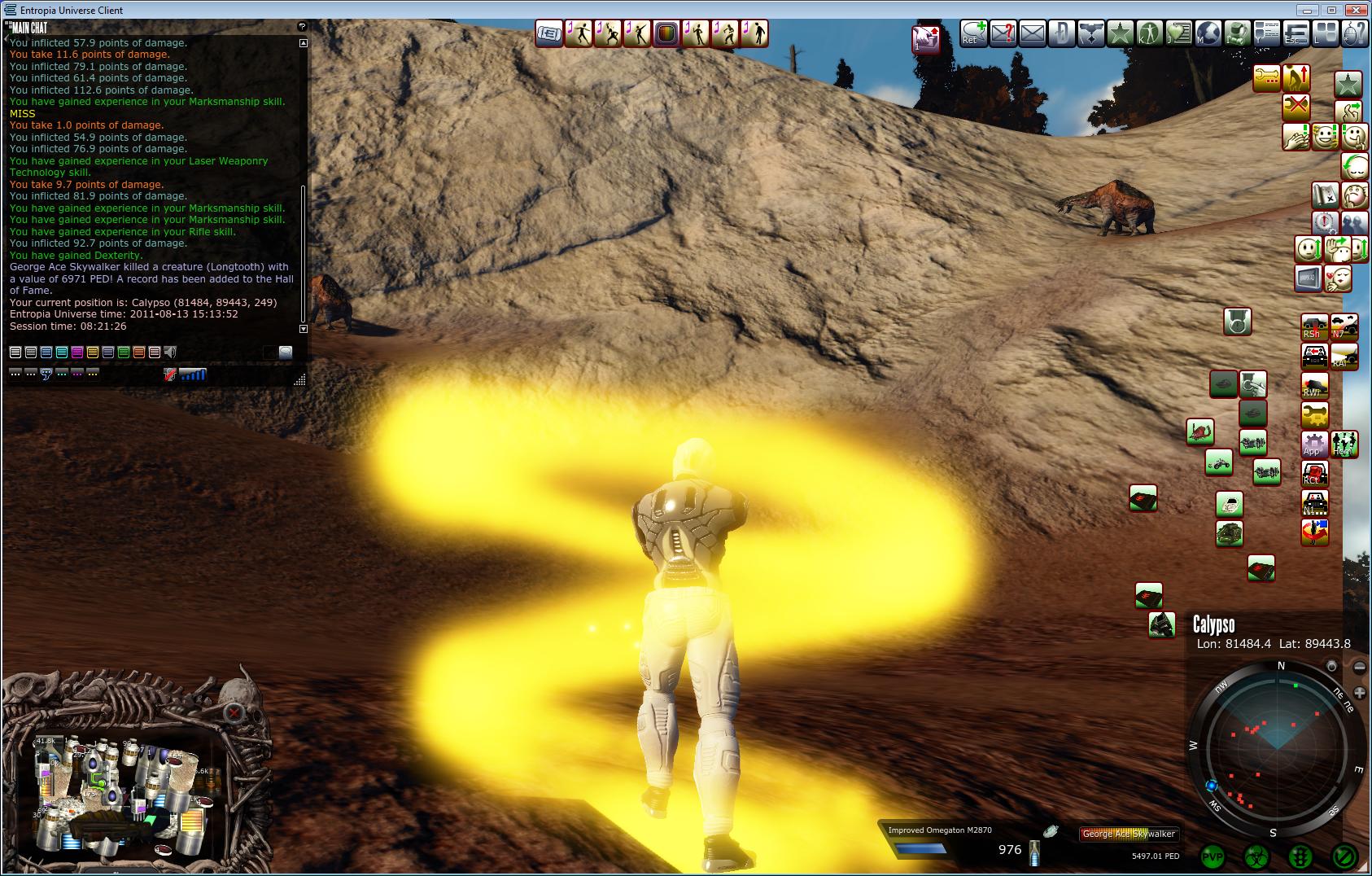Click the Main Chat help question mark
Screen dimensions: 1372x876
[x=303, y=27]
